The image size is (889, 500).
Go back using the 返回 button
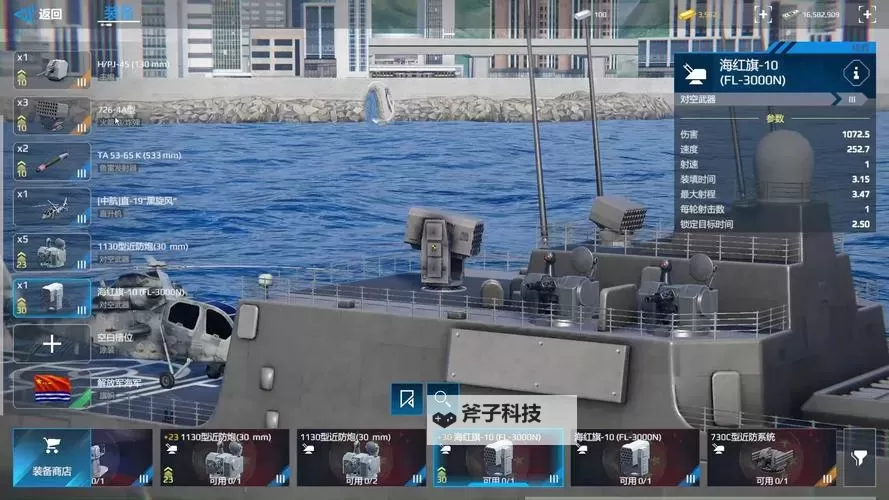click(x=40, y=14)
